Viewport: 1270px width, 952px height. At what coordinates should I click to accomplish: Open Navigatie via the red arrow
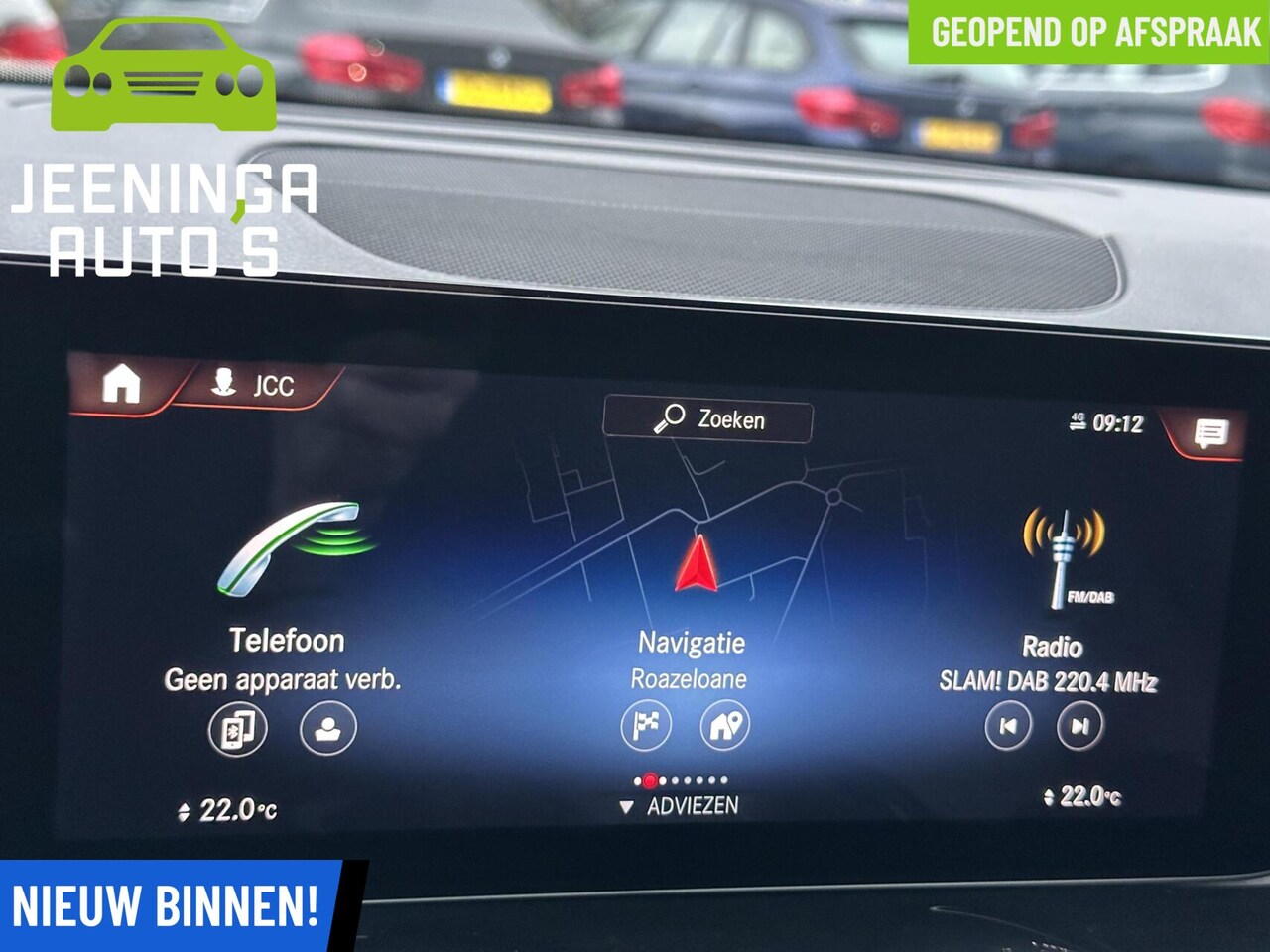(697, 565)
